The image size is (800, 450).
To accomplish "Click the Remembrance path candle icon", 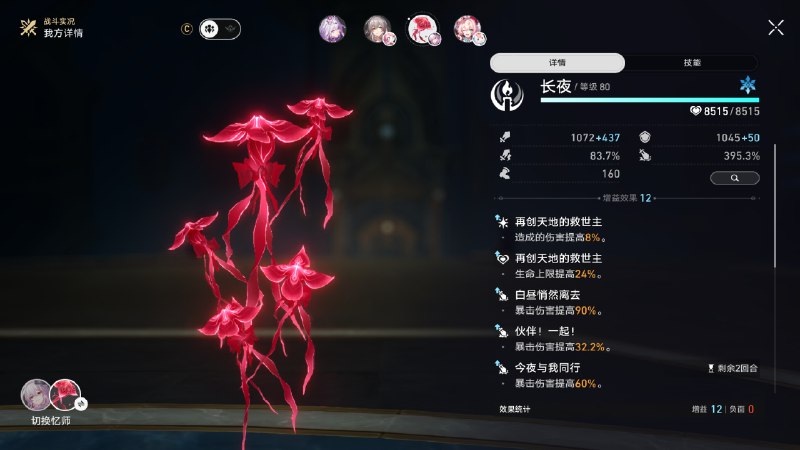I will coord(509,96).
